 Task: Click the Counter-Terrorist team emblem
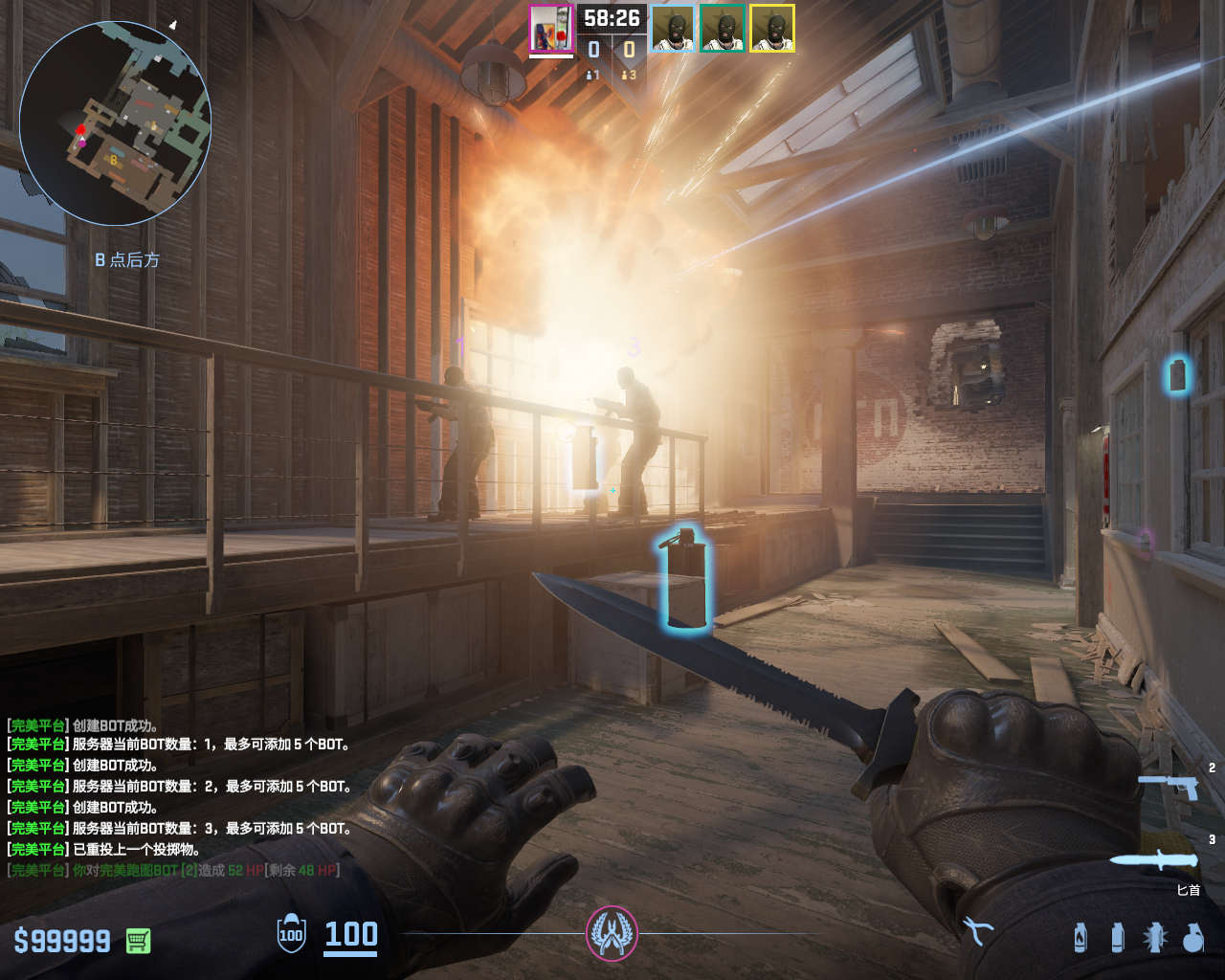click(612, 934)
